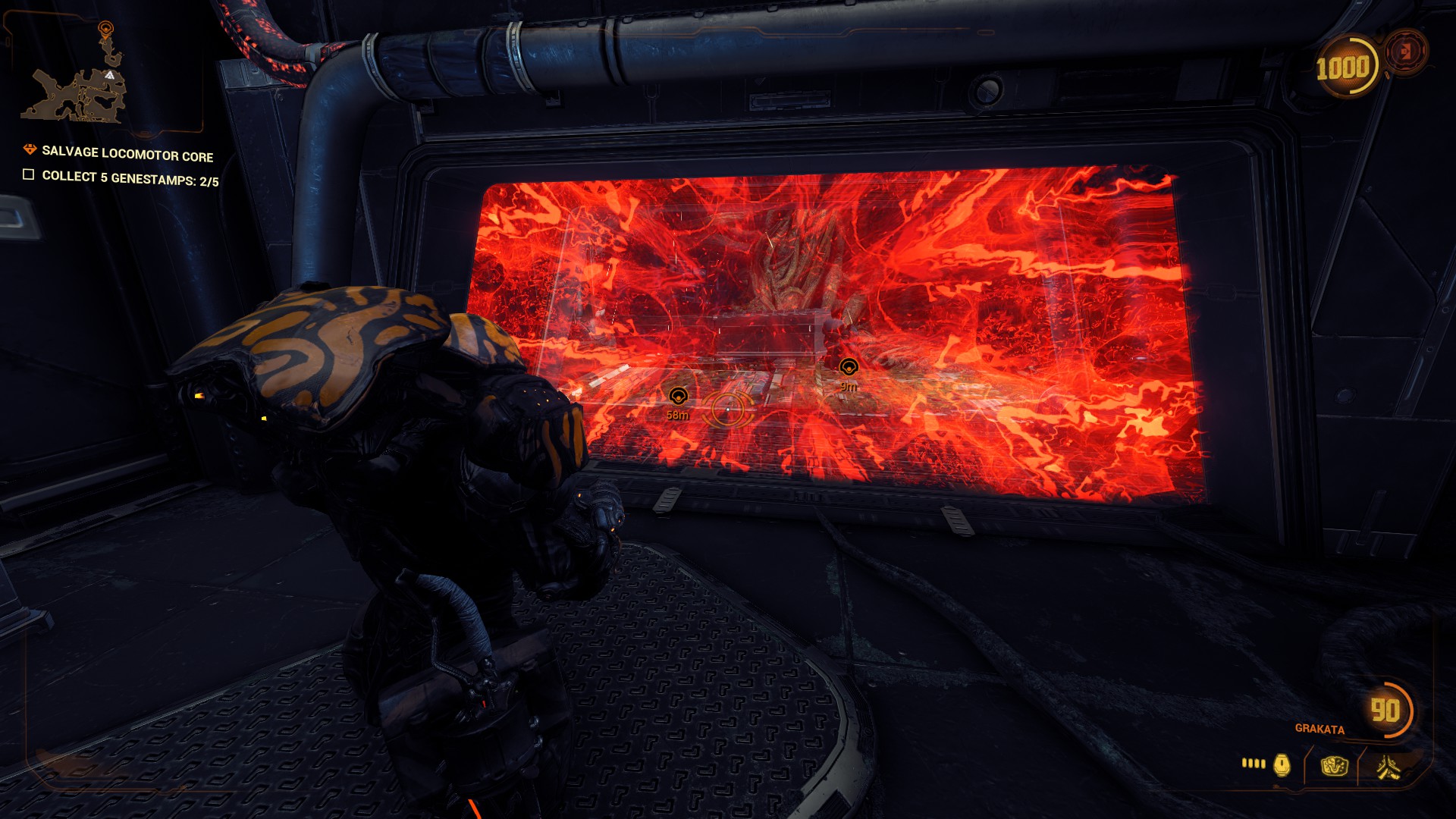1456x819 pixels.
Task: Check the Collect 5 Genestamps objective checkbox
Action: tap(28, 176)
